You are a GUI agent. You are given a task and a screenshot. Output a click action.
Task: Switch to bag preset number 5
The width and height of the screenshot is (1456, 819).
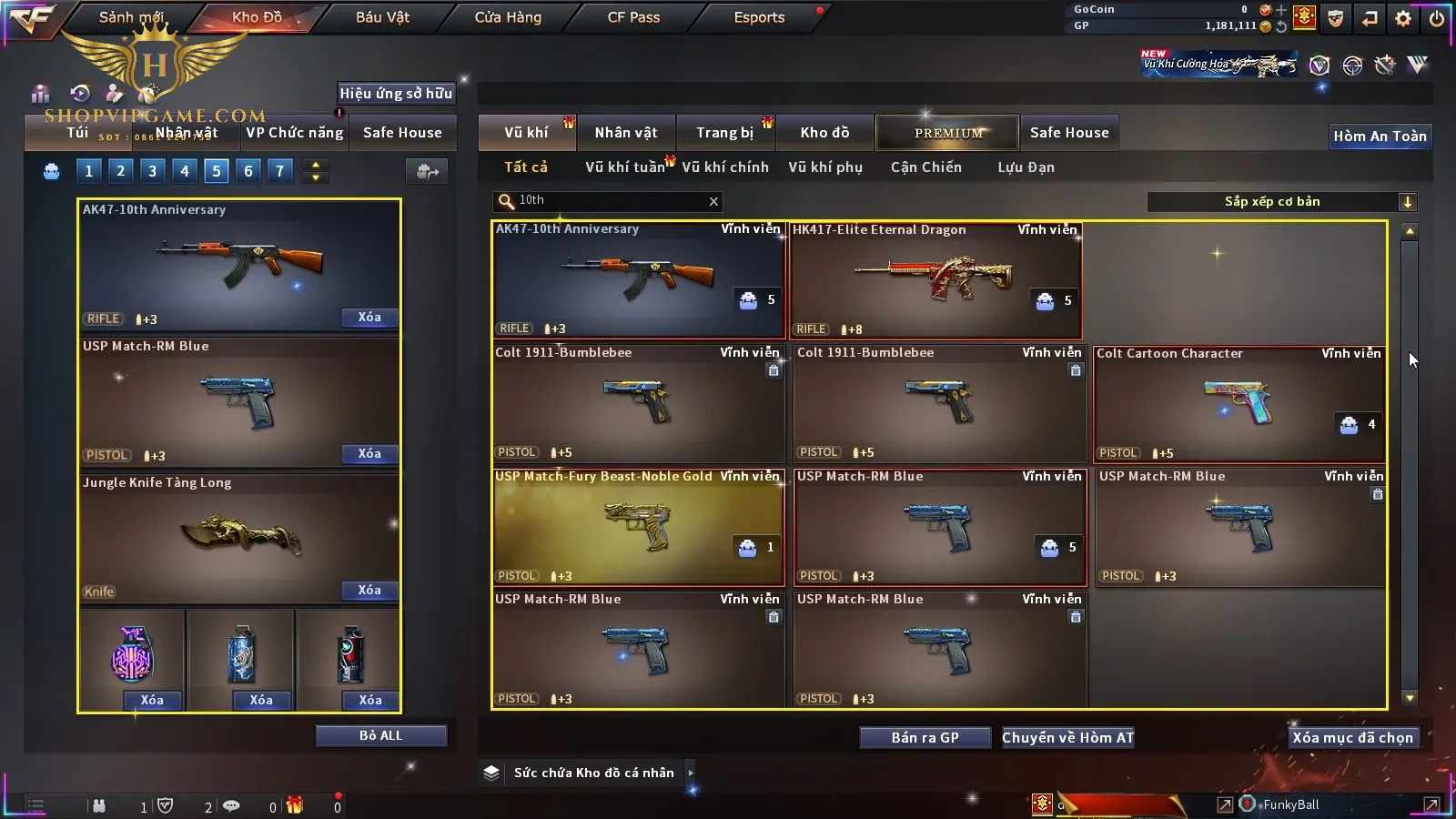(217, 171)
